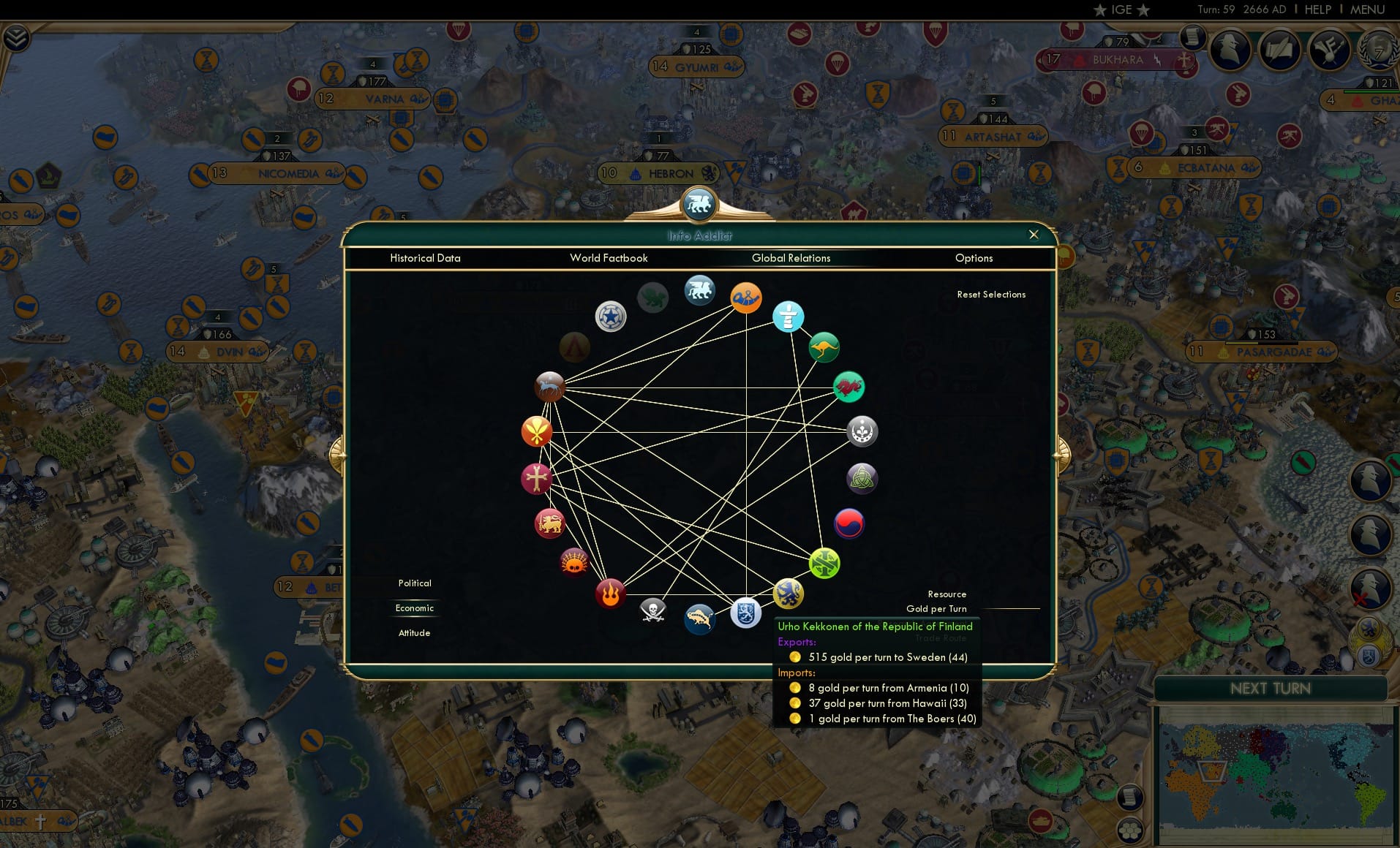Select the Finland civilization icon
Viewport: 1400px width, 848px height.
(x=744, y=614)
